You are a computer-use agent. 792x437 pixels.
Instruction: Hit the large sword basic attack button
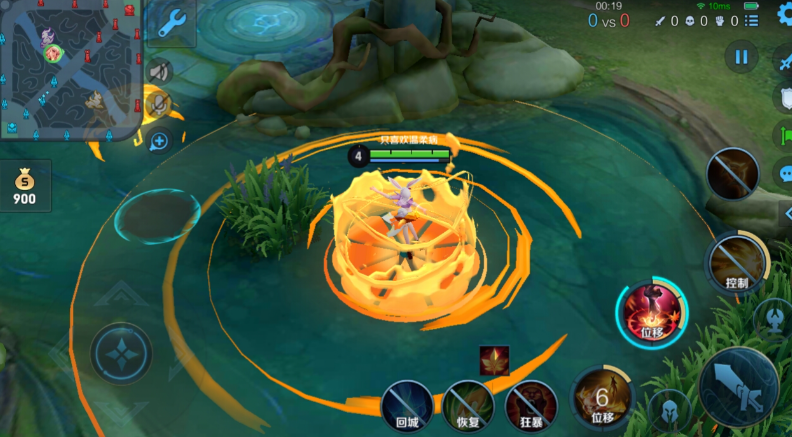tap(738, 385)
